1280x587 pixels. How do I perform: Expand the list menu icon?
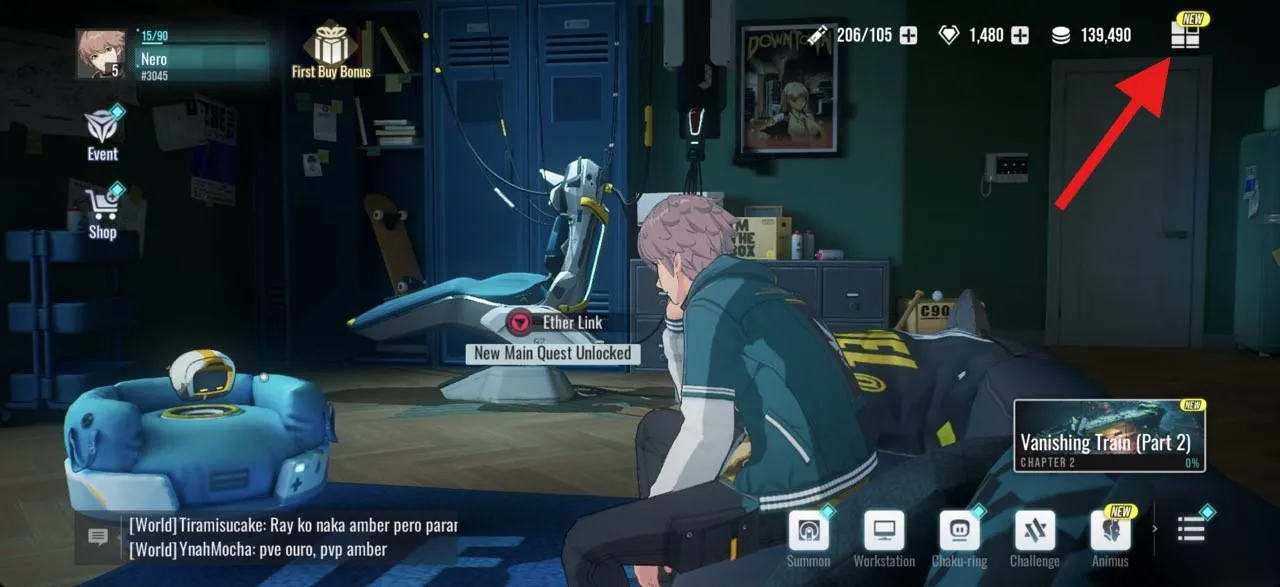(x=1191, y=529)
